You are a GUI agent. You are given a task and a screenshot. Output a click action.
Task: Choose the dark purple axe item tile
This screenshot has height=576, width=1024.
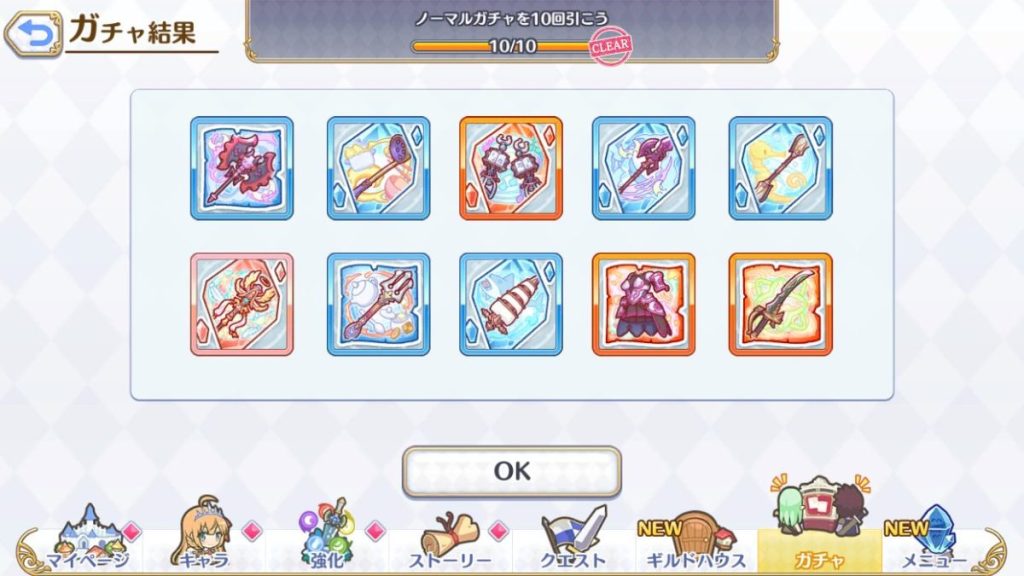(644, 168)
